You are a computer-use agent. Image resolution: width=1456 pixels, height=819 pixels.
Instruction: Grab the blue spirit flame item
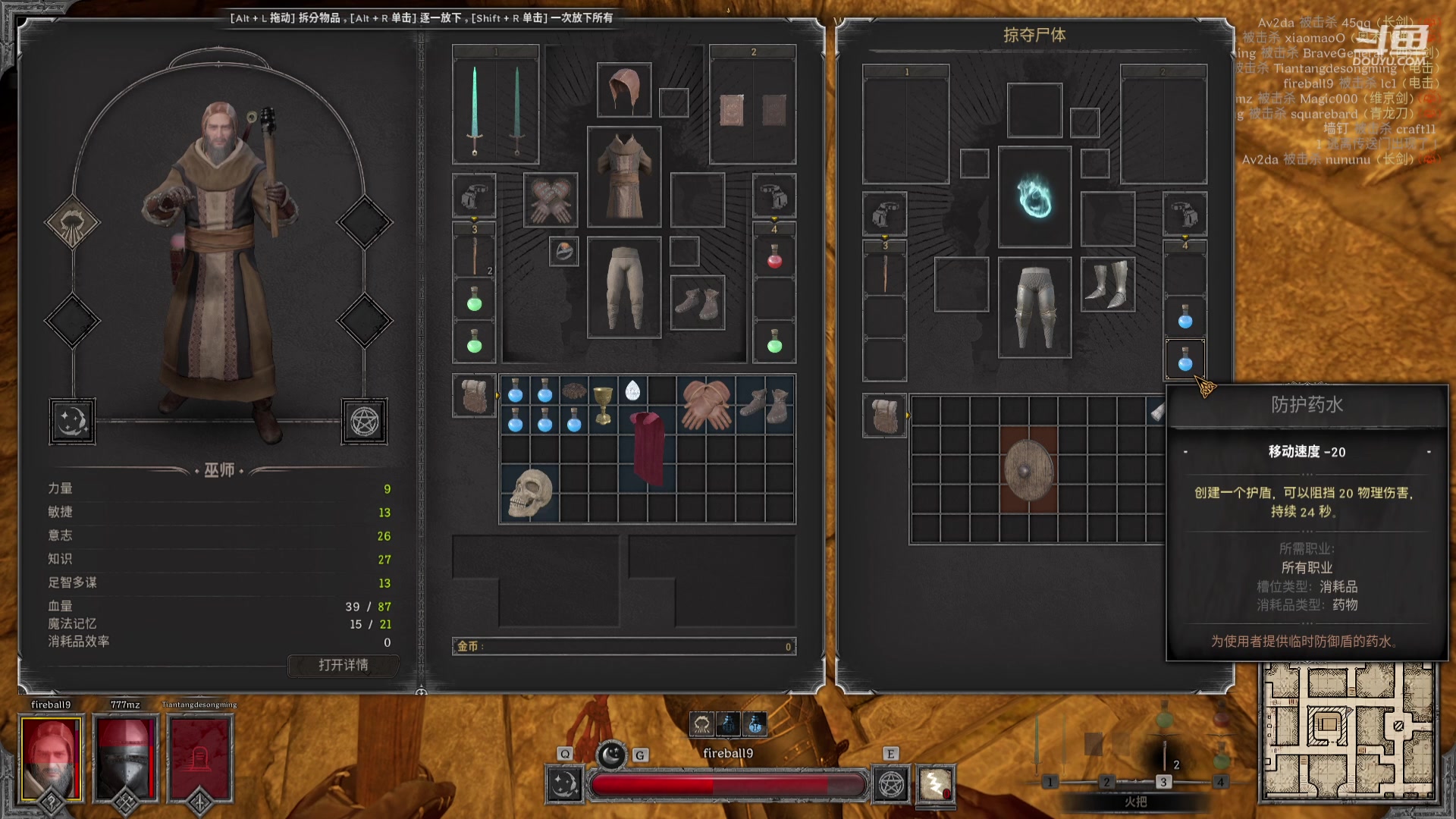coord(1034,197)
